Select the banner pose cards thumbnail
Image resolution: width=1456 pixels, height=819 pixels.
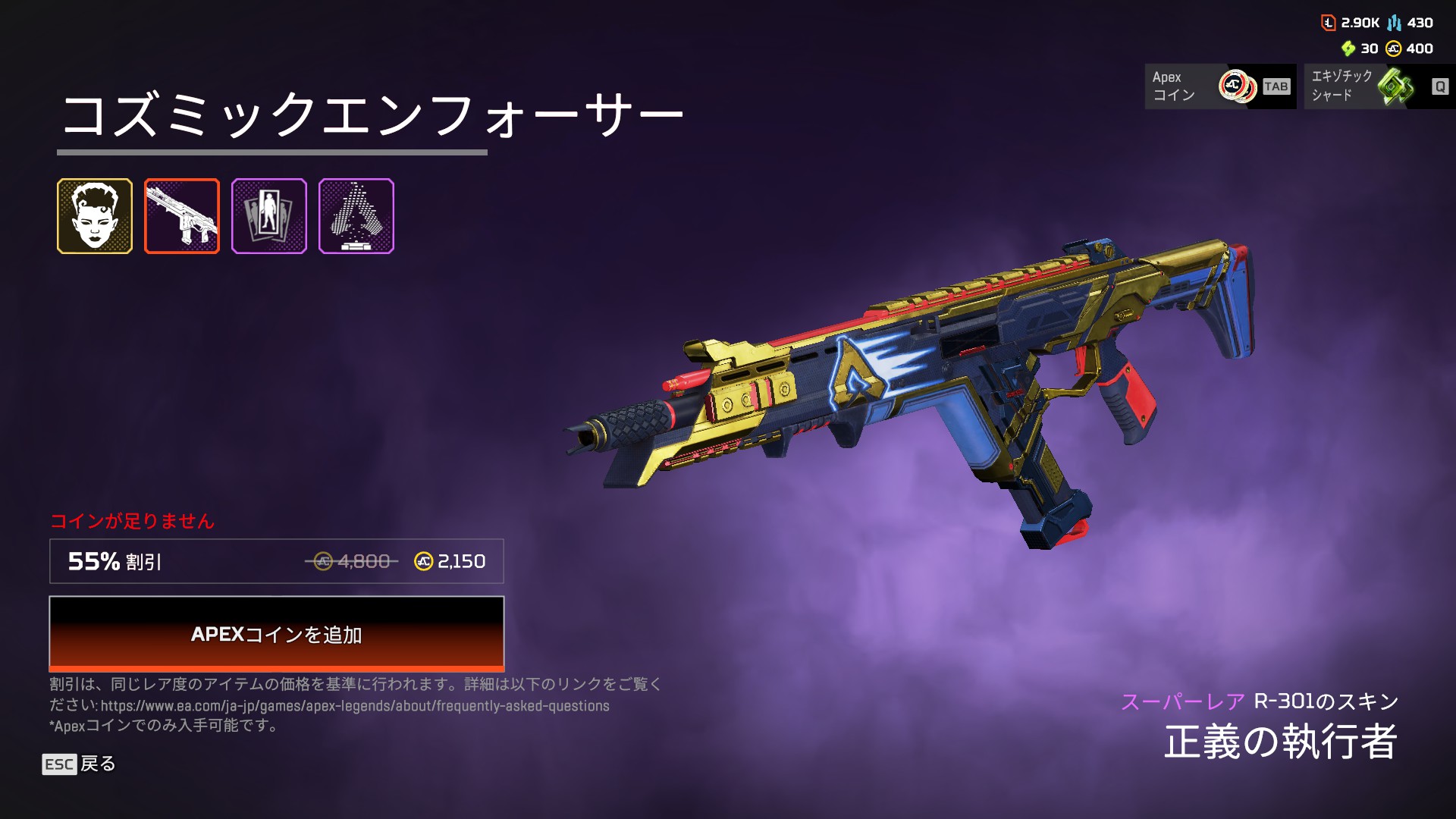coord(269,216)
